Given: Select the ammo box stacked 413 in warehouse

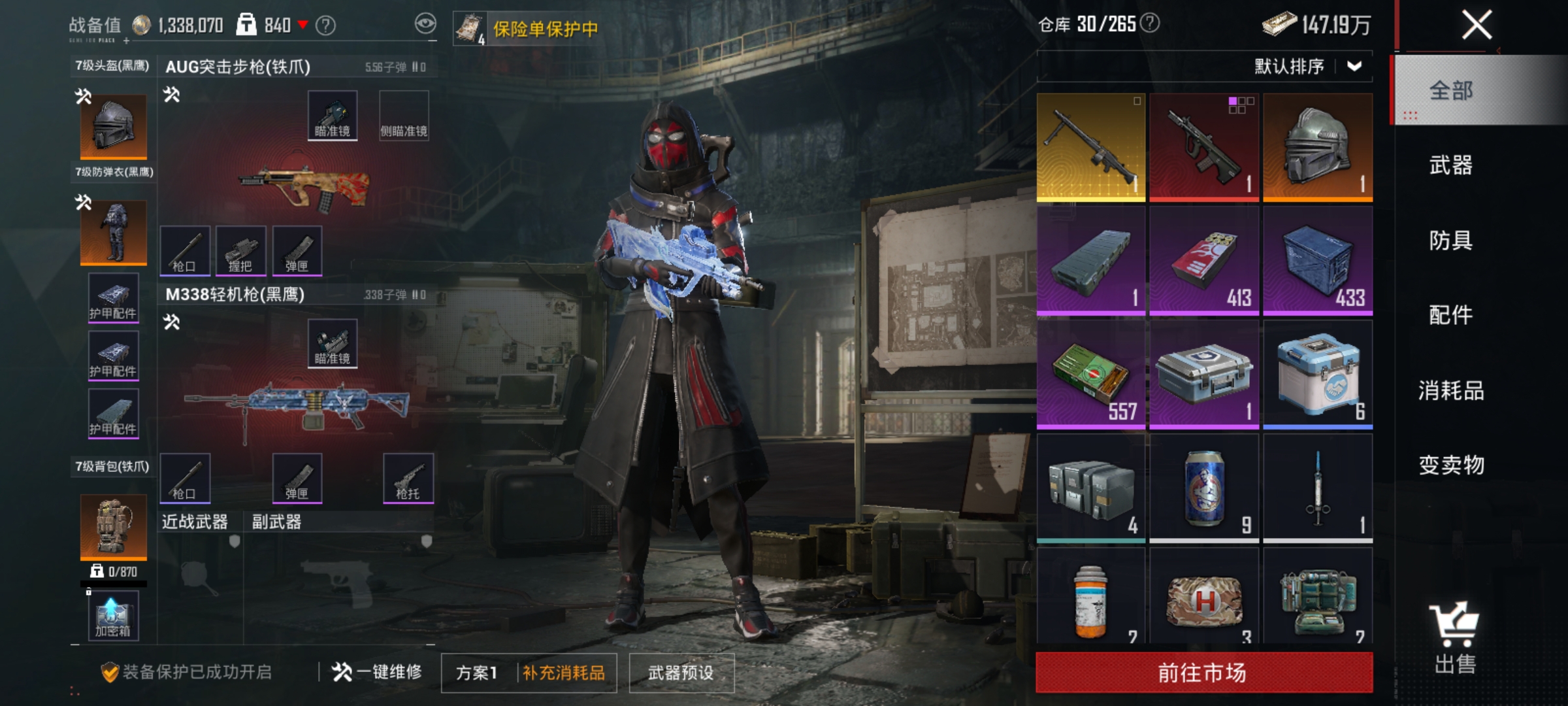Looking at the screenshot, I should click(x=1204, y=263).
